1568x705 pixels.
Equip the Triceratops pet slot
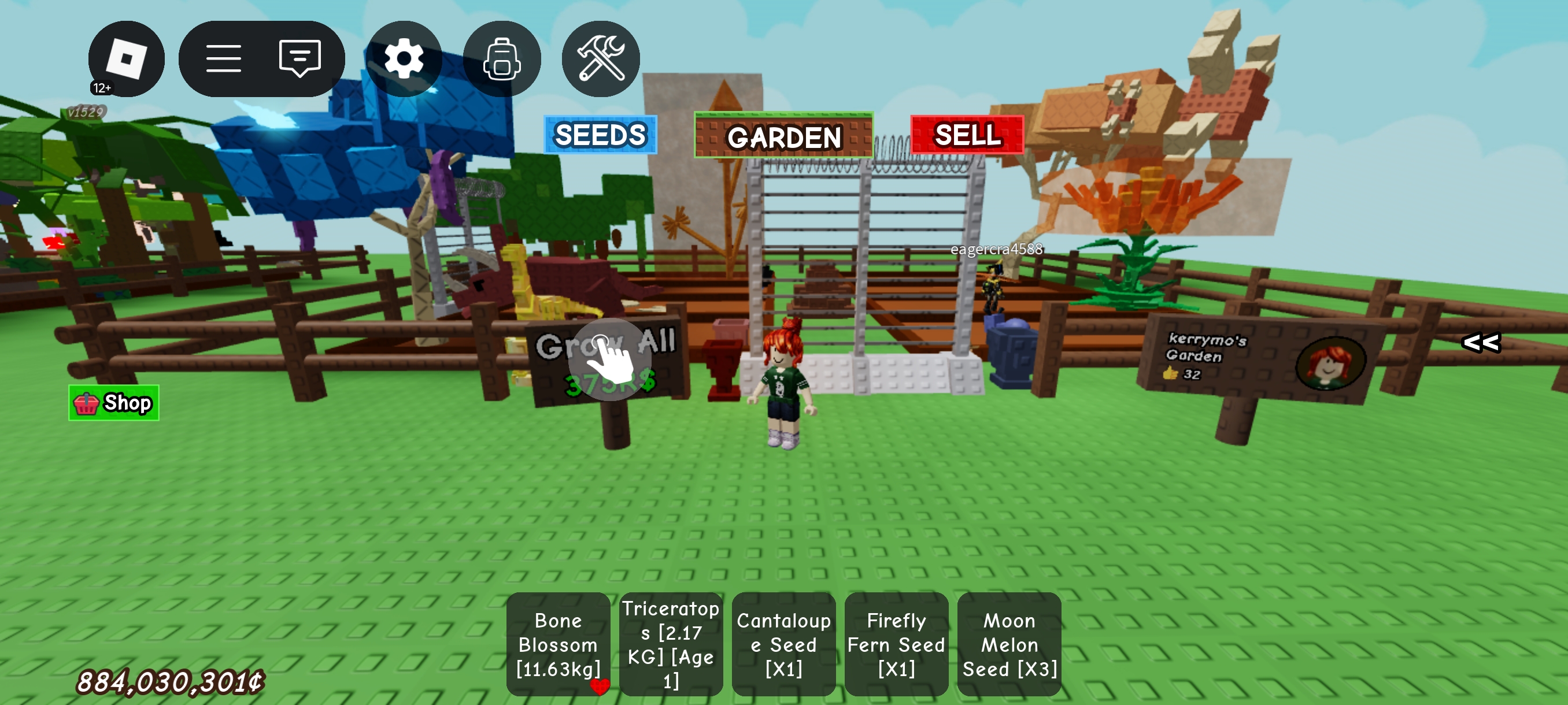(671, 644)
